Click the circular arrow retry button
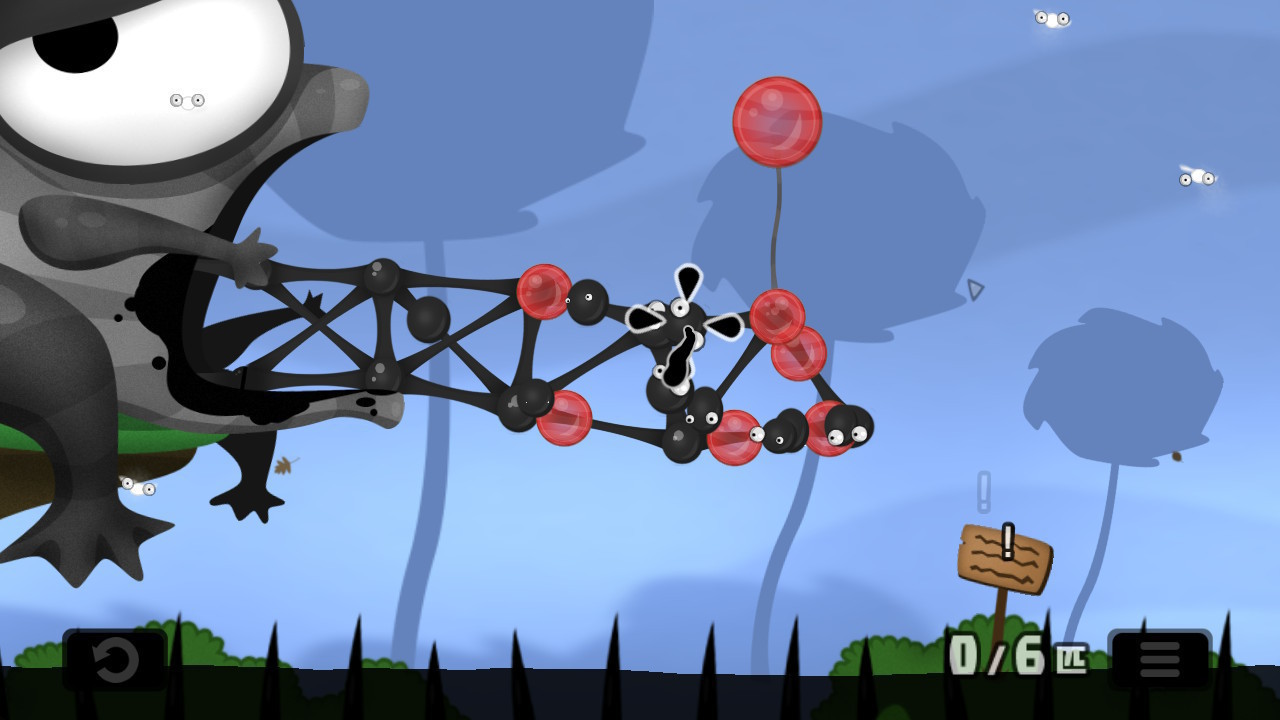 coord(114,660)
